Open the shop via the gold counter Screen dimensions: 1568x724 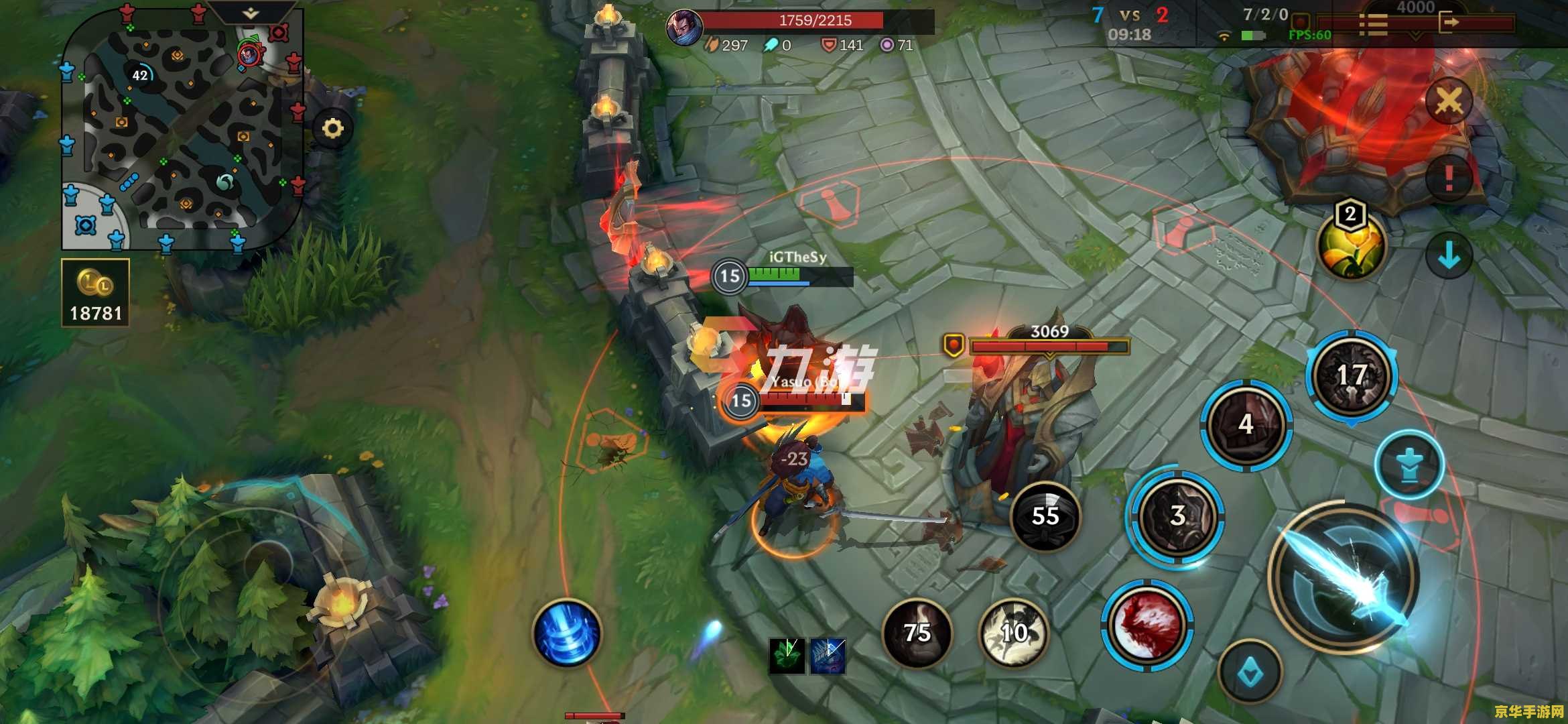pyautogui.click(x=95, y=293)
